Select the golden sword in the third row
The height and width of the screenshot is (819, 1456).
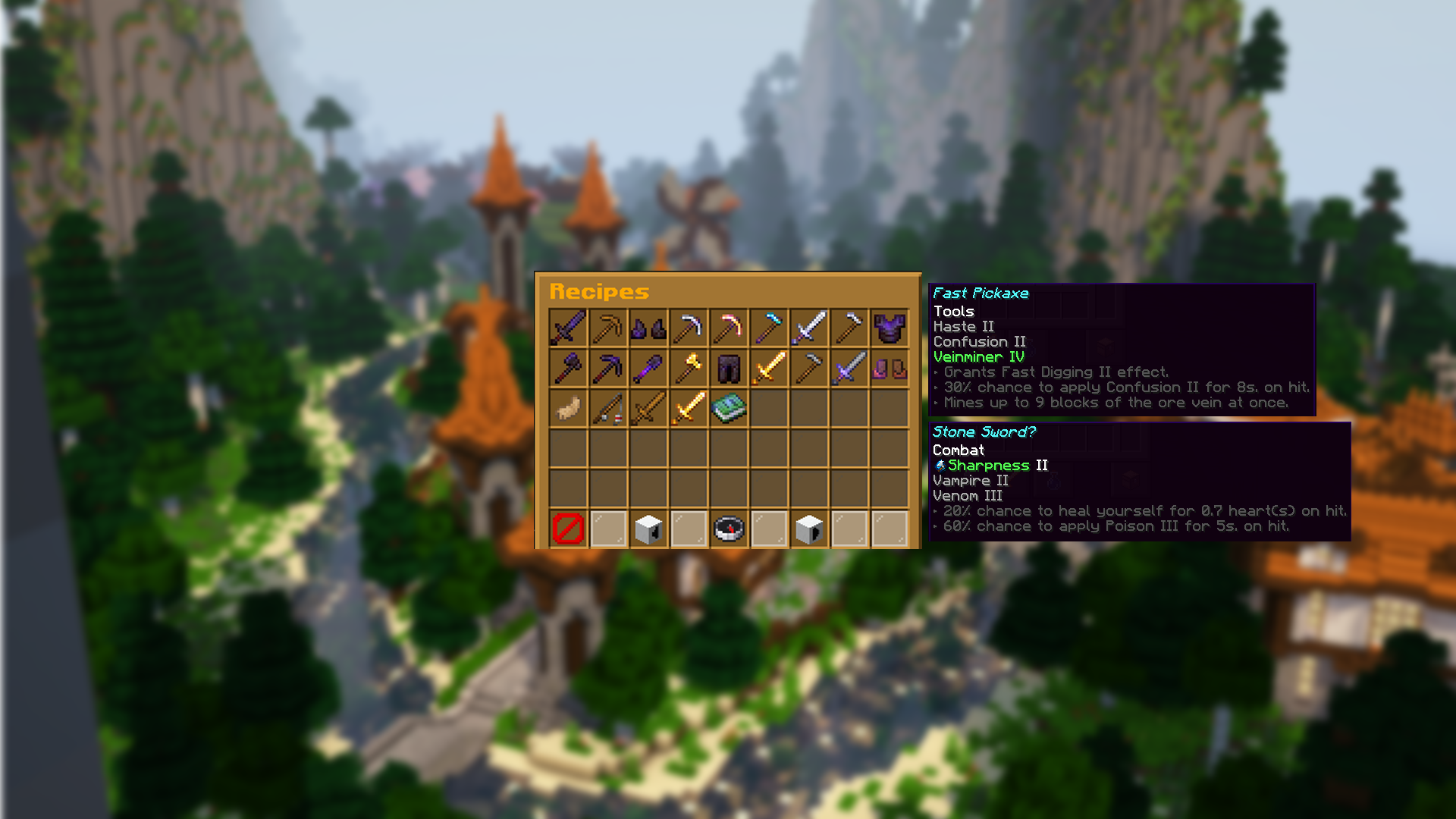tap(689, 407)
